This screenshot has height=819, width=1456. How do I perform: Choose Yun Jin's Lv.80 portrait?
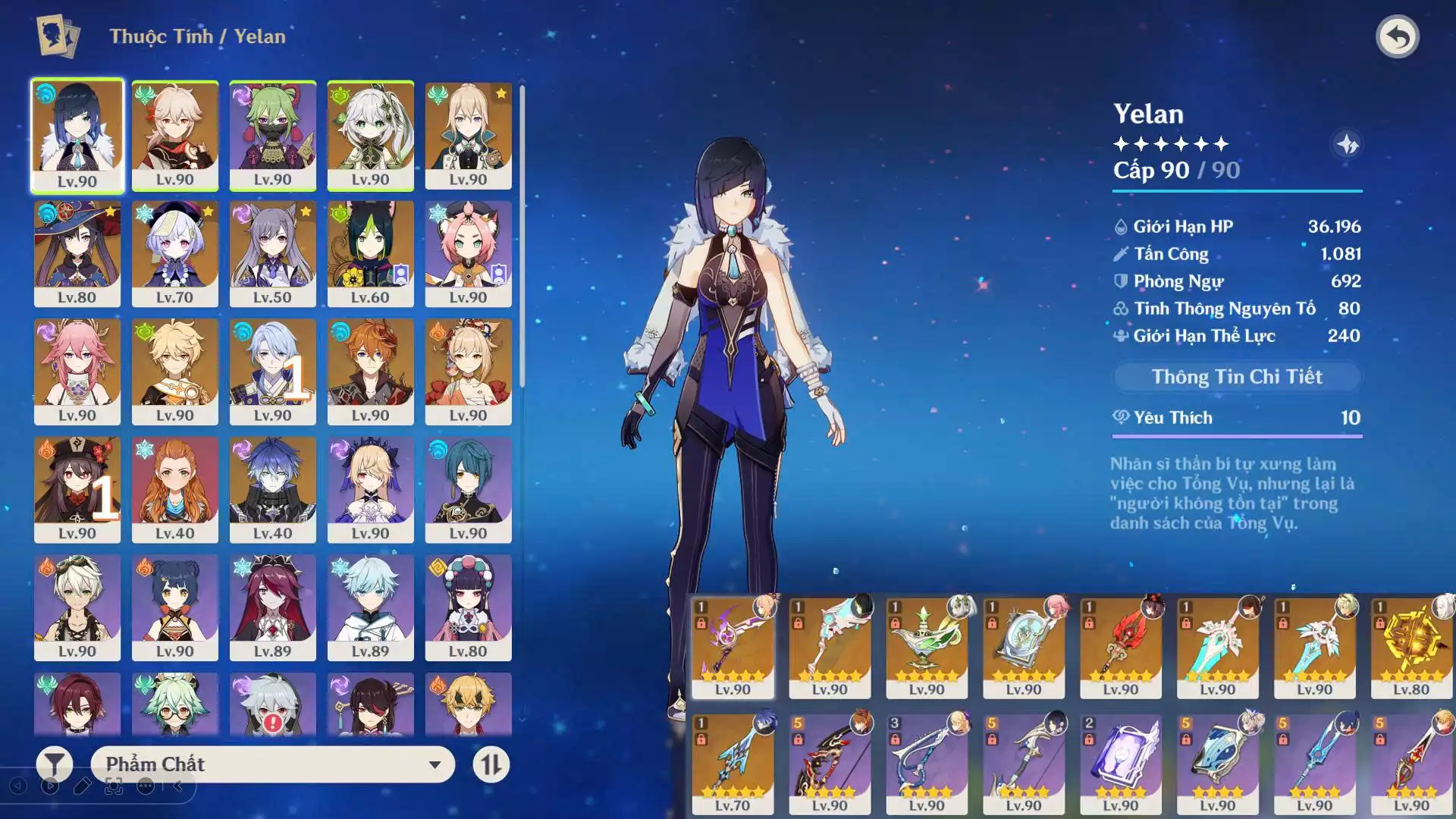[468, 607]
